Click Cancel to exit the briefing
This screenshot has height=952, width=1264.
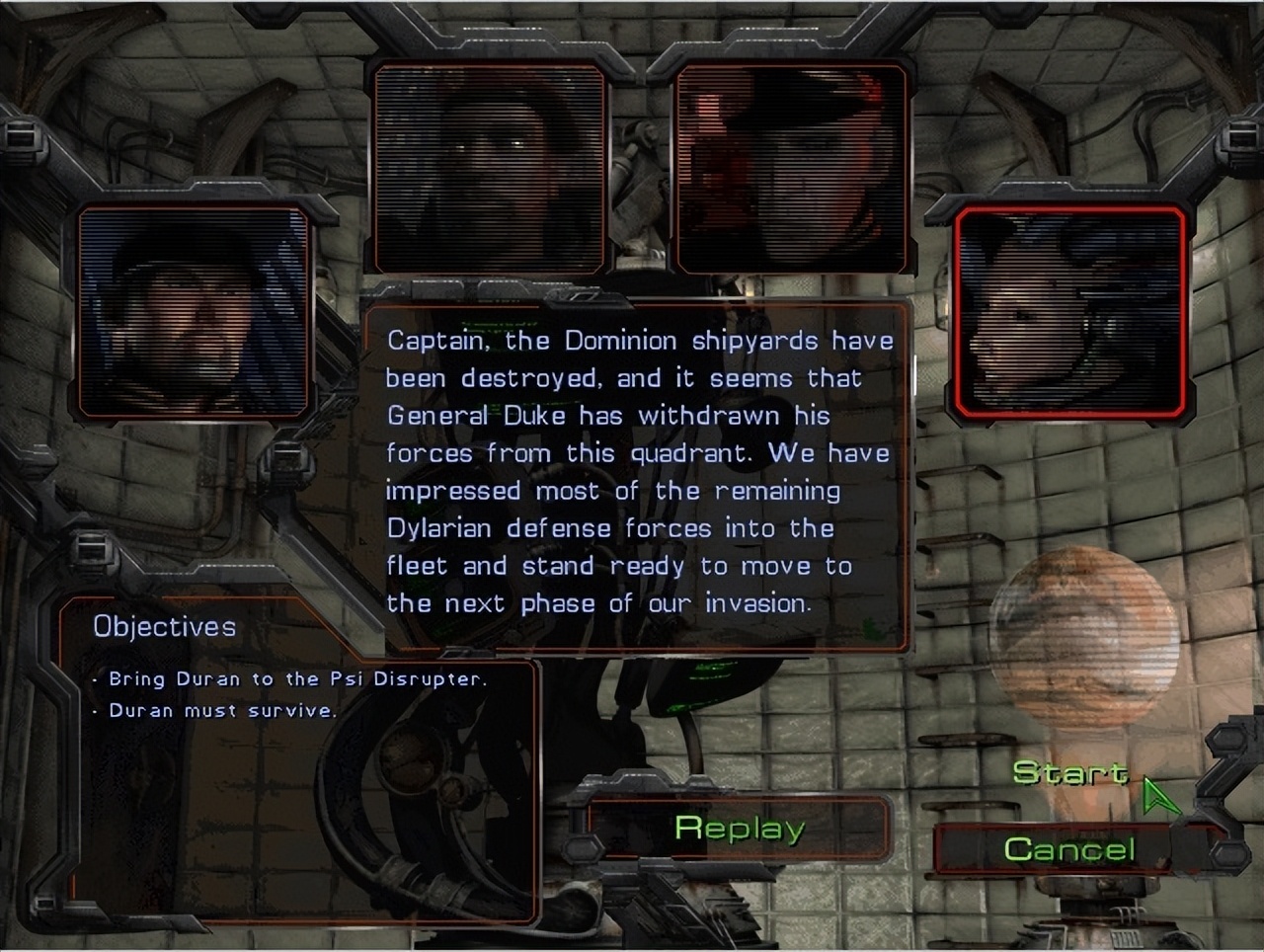1069,847
